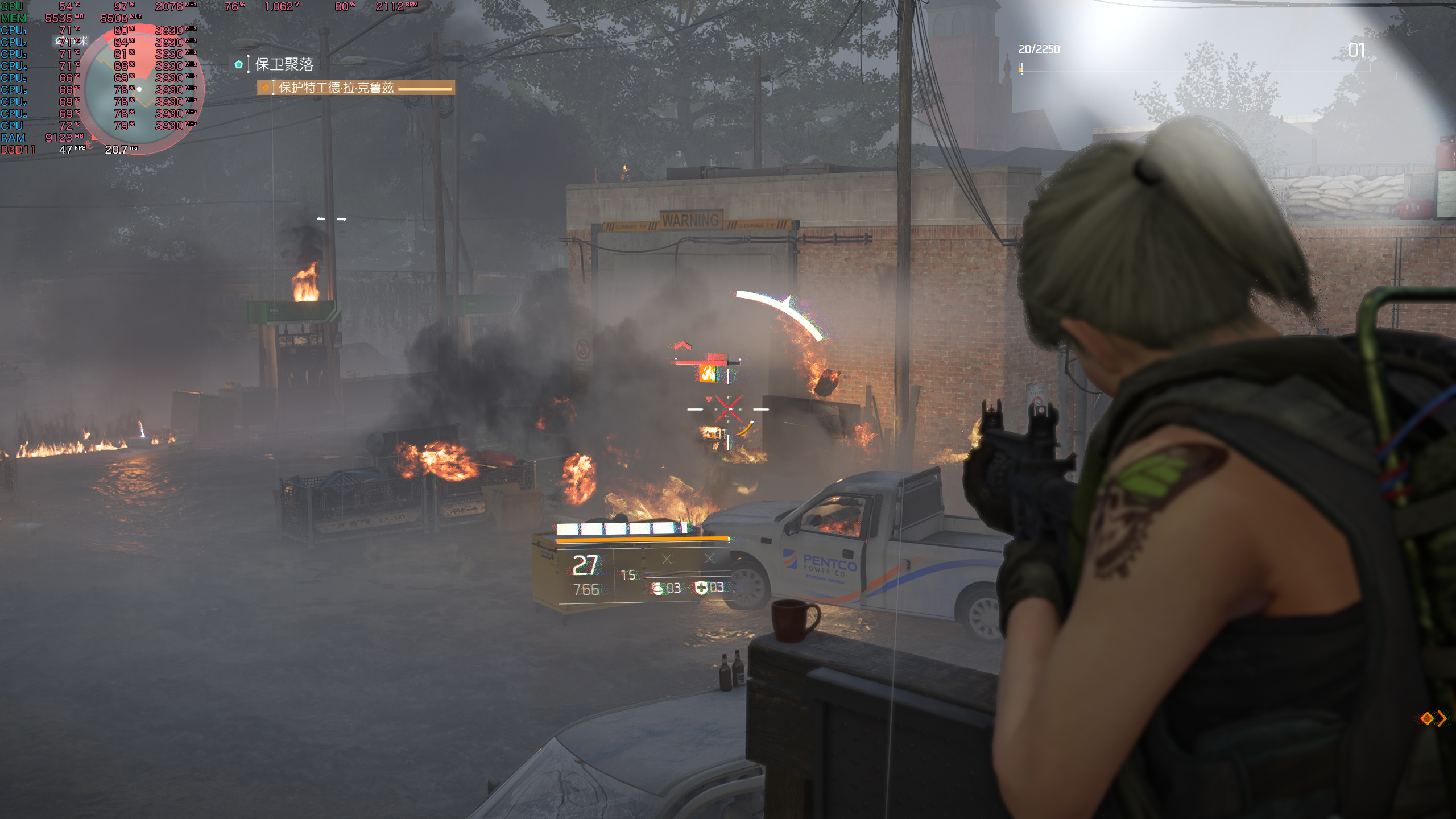Select the grenade icon in the HUD

pyautogui.click(x=657, y=588)
